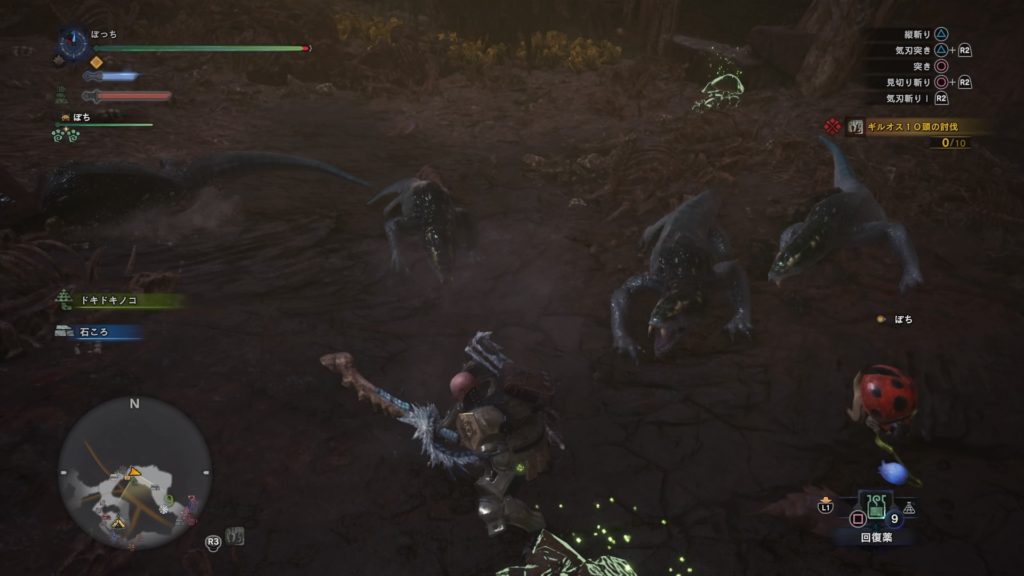Image resolution: width=1024 pixels, height=576 pixels.
Task: Select the ぽち Palico status entry
Action: coord(81,118)
